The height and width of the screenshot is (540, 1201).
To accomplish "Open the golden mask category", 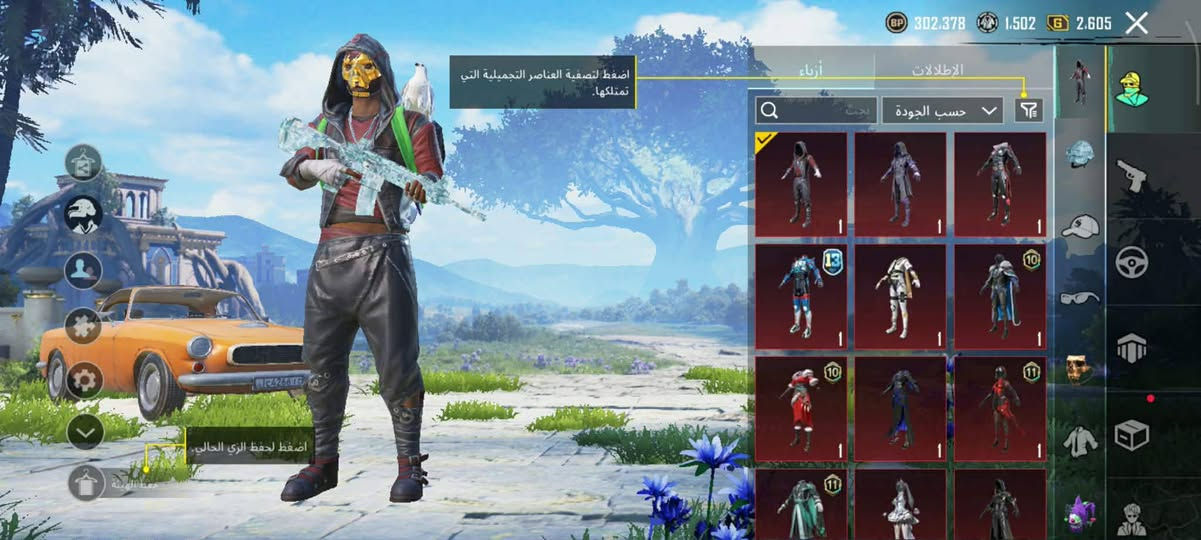I will click(x=1079, y=368).
